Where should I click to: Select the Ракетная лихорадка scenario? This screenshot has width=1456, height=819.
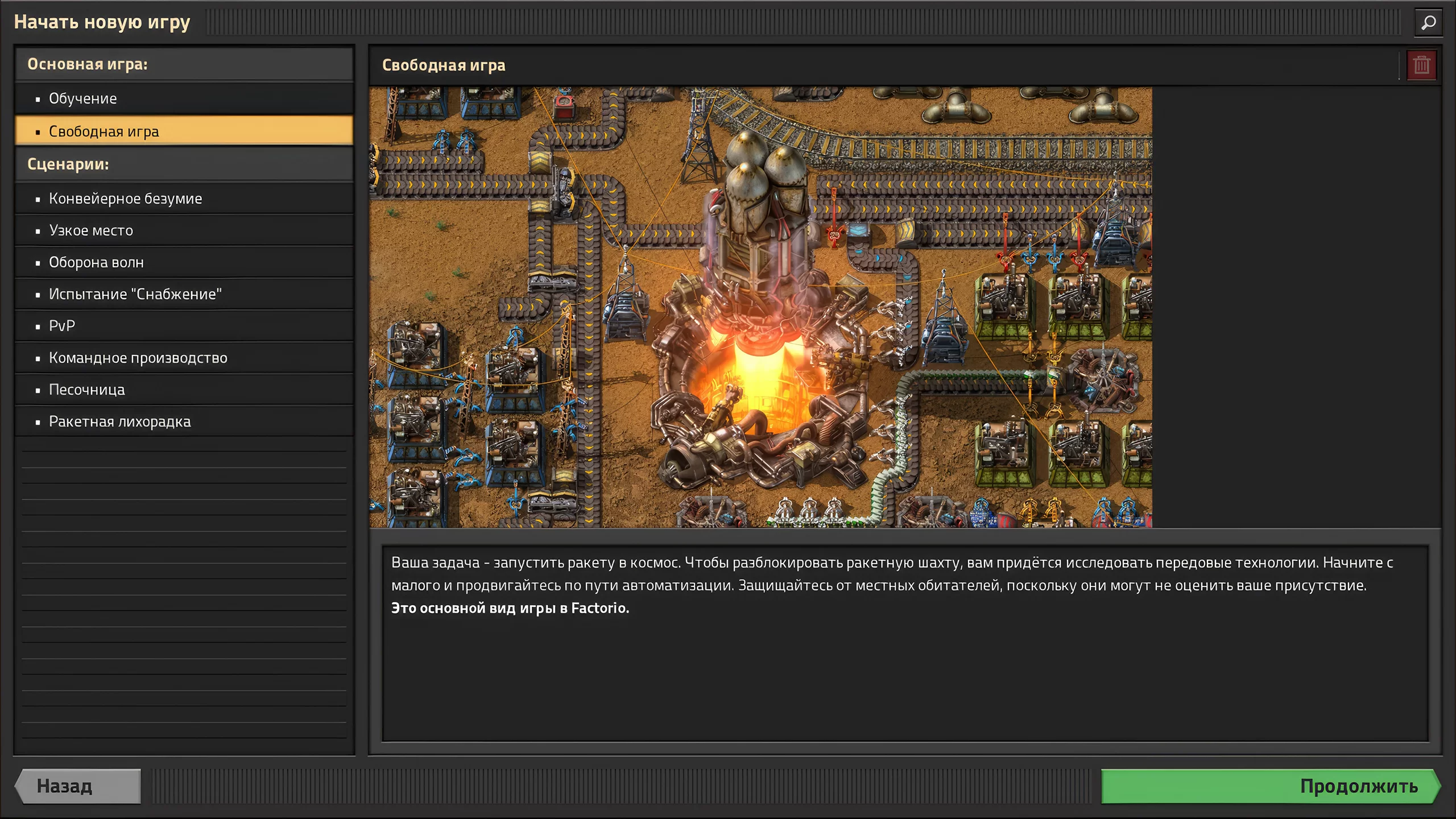tap(119, 421)
